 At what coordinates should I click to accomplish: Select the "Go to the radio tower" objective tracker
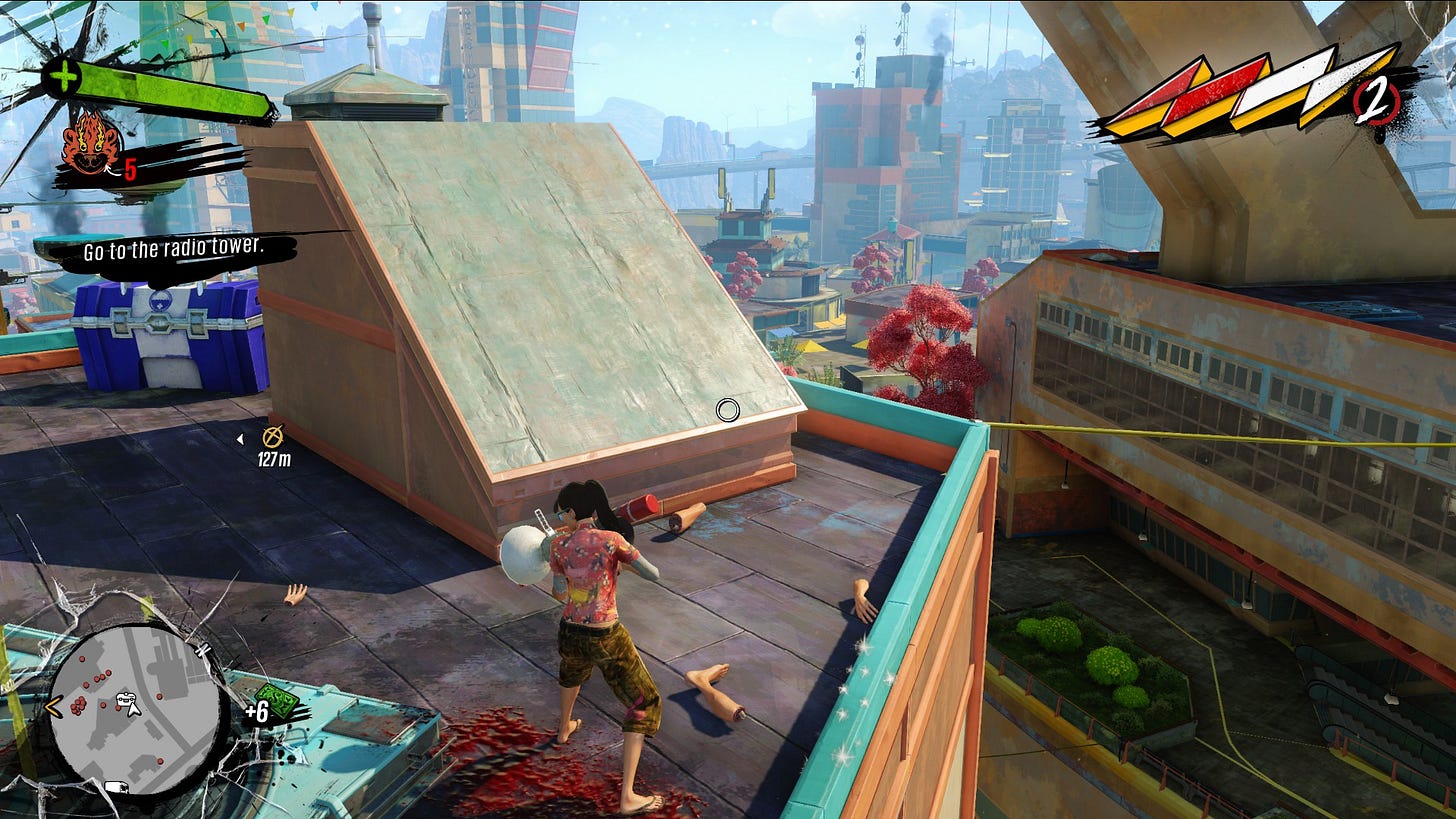coord(173,248)
